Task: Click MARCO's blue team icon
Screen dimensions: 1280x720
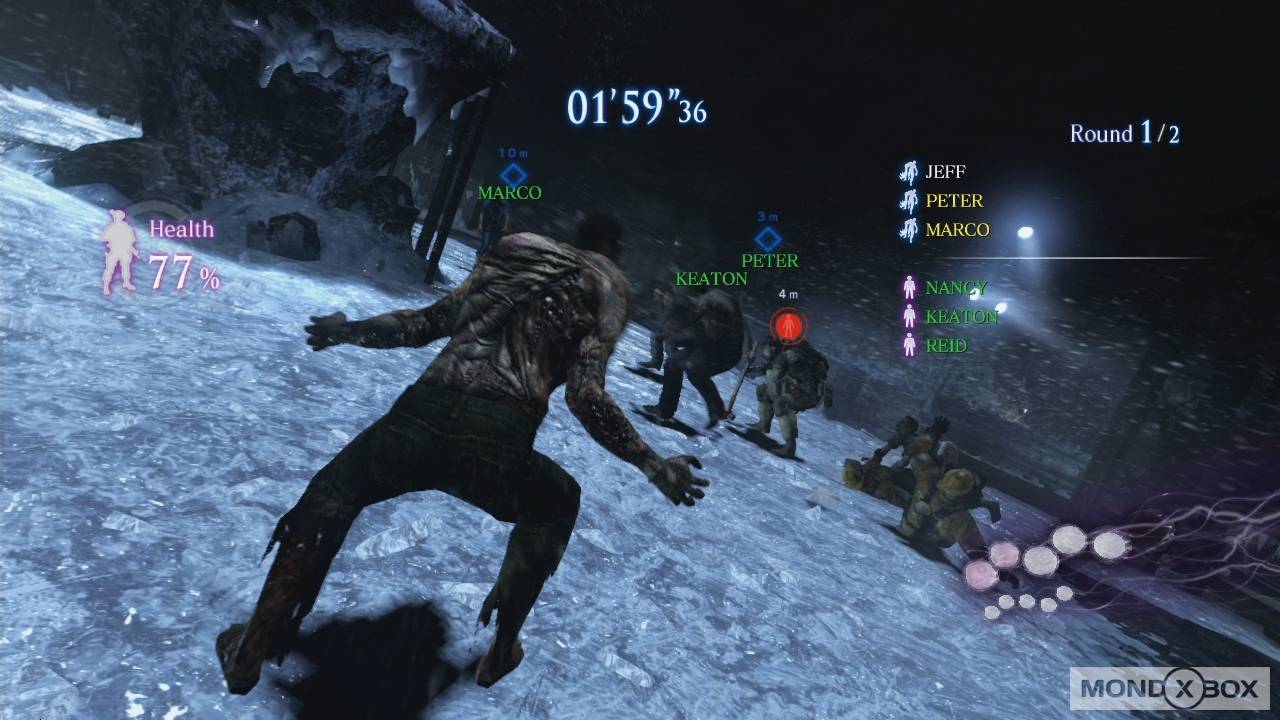Action: (x=908, y=229)
